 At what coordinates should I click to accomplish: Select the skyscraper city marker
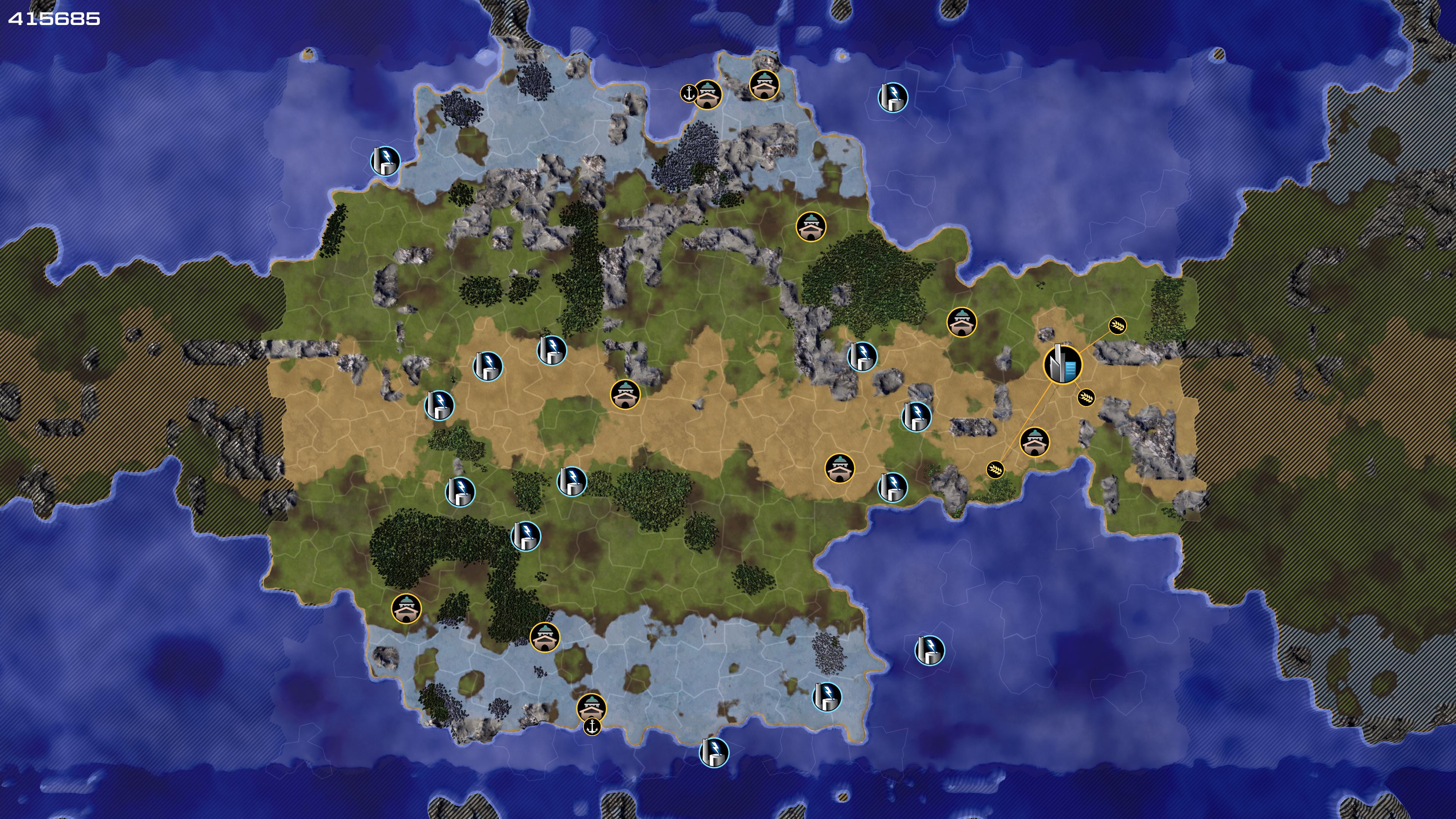point(1062,364)
